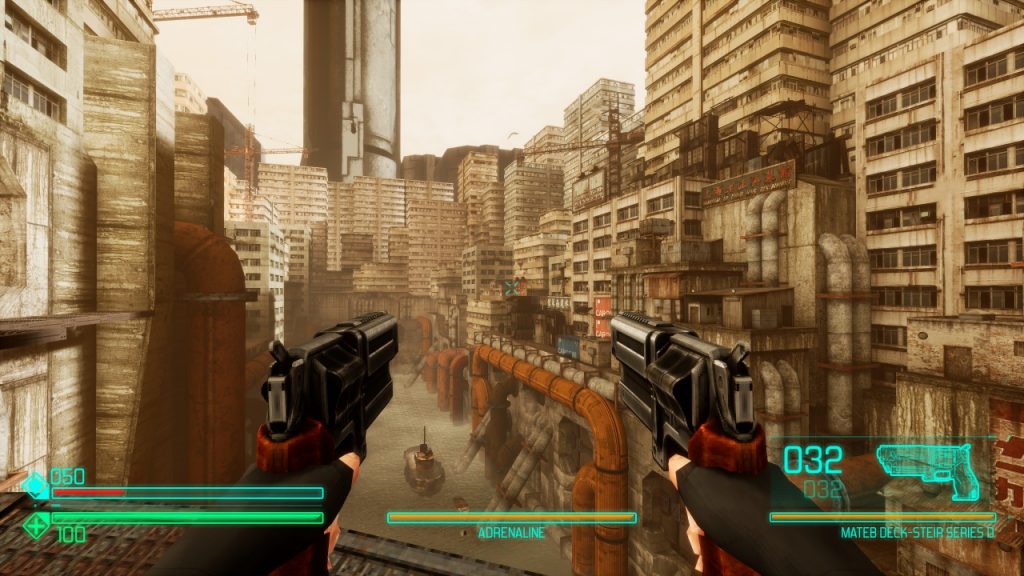Click the green plus cross icon

pyautogui.click(x=36, y=523)
